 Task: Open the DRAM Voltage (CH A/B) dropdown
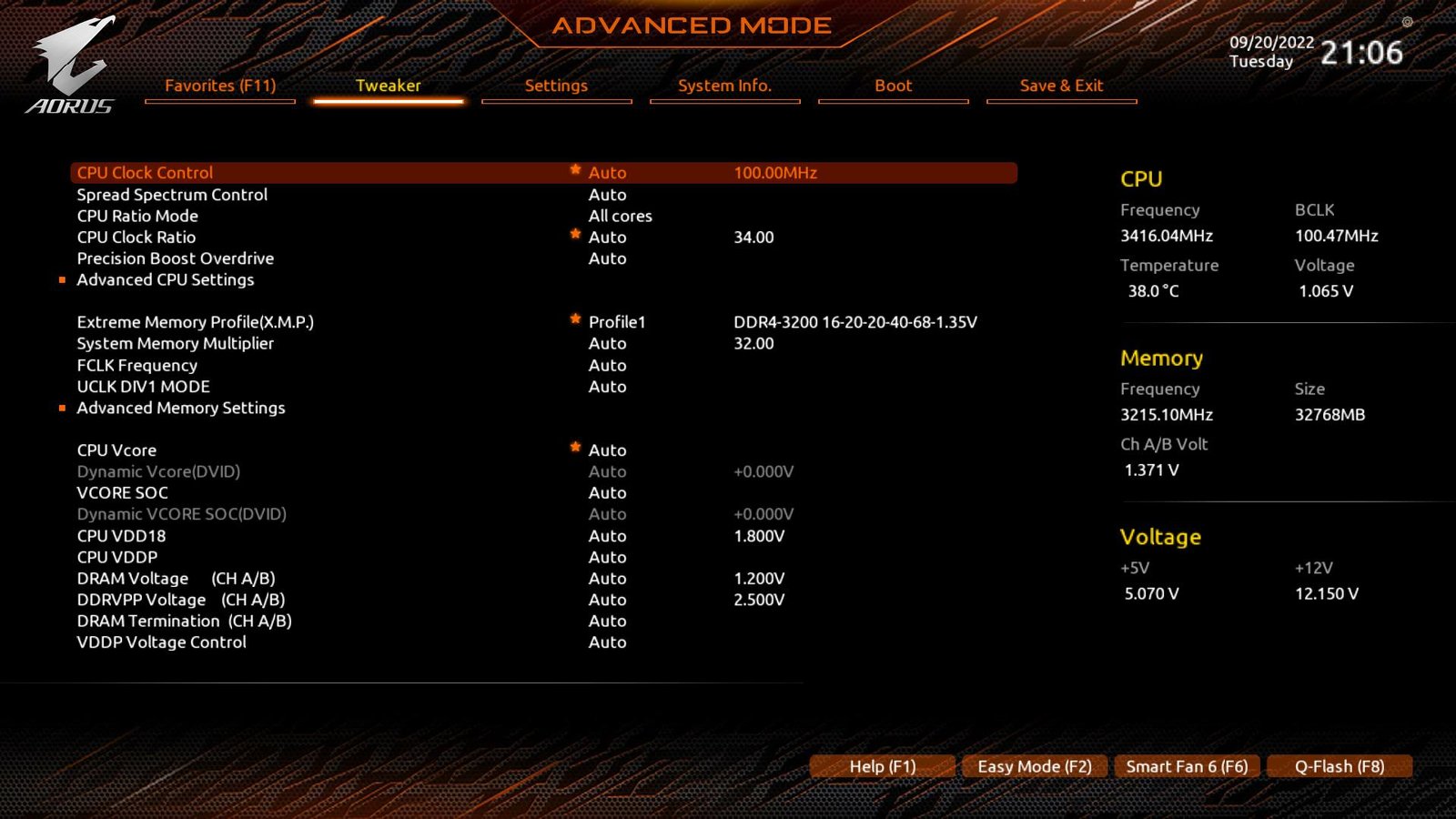[x=607, y=578]
